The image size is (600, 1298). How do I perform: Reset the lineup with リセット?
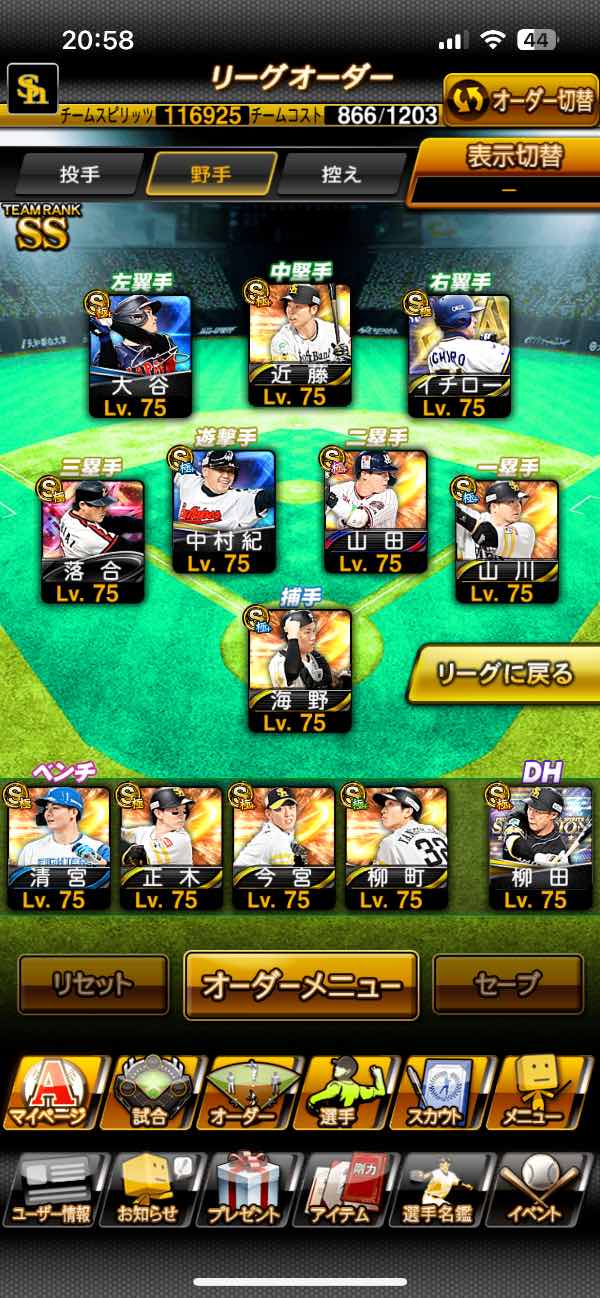coord(93,985)
